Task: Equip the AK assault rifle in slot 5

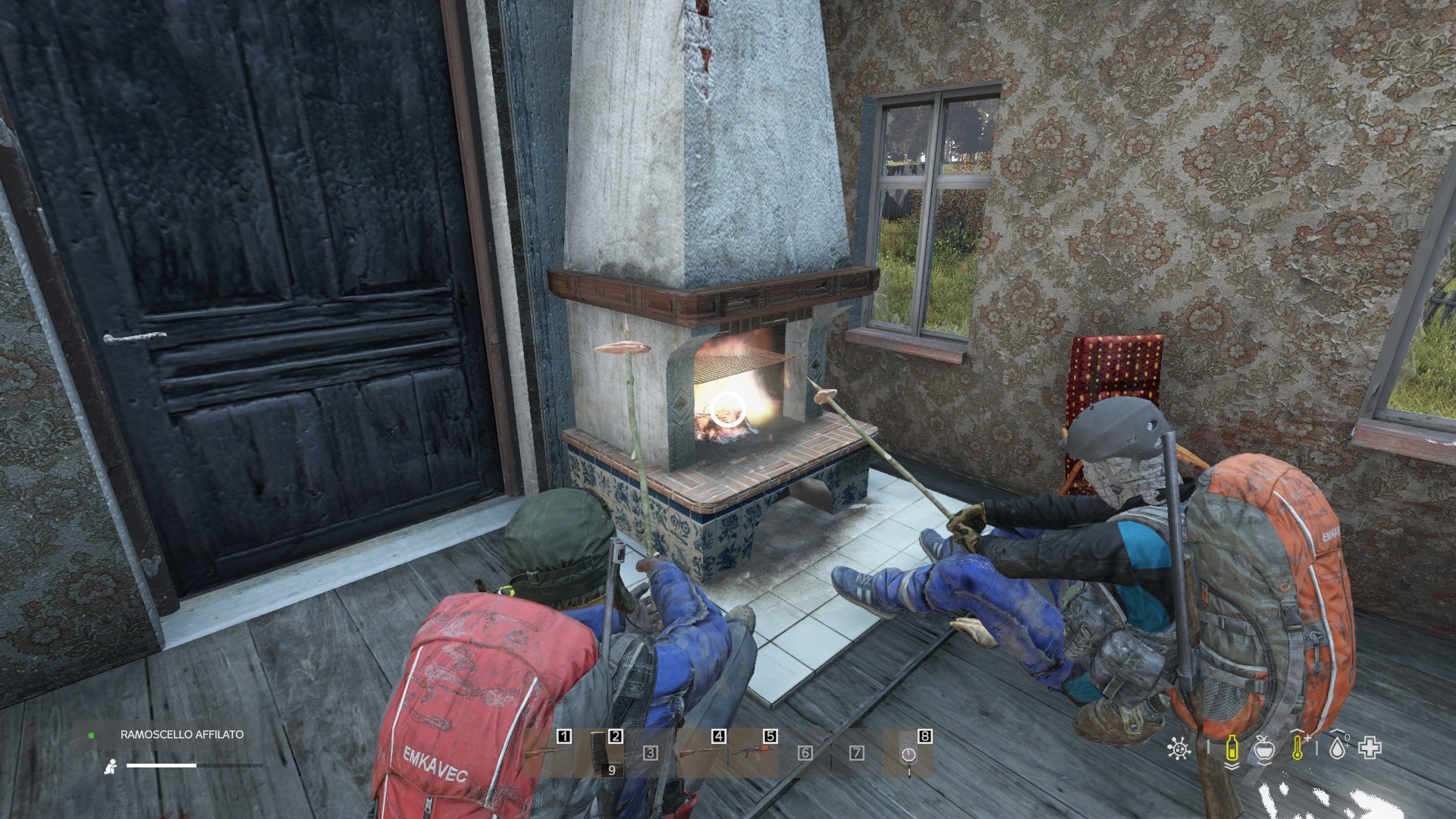Action: tap(754, 752)
